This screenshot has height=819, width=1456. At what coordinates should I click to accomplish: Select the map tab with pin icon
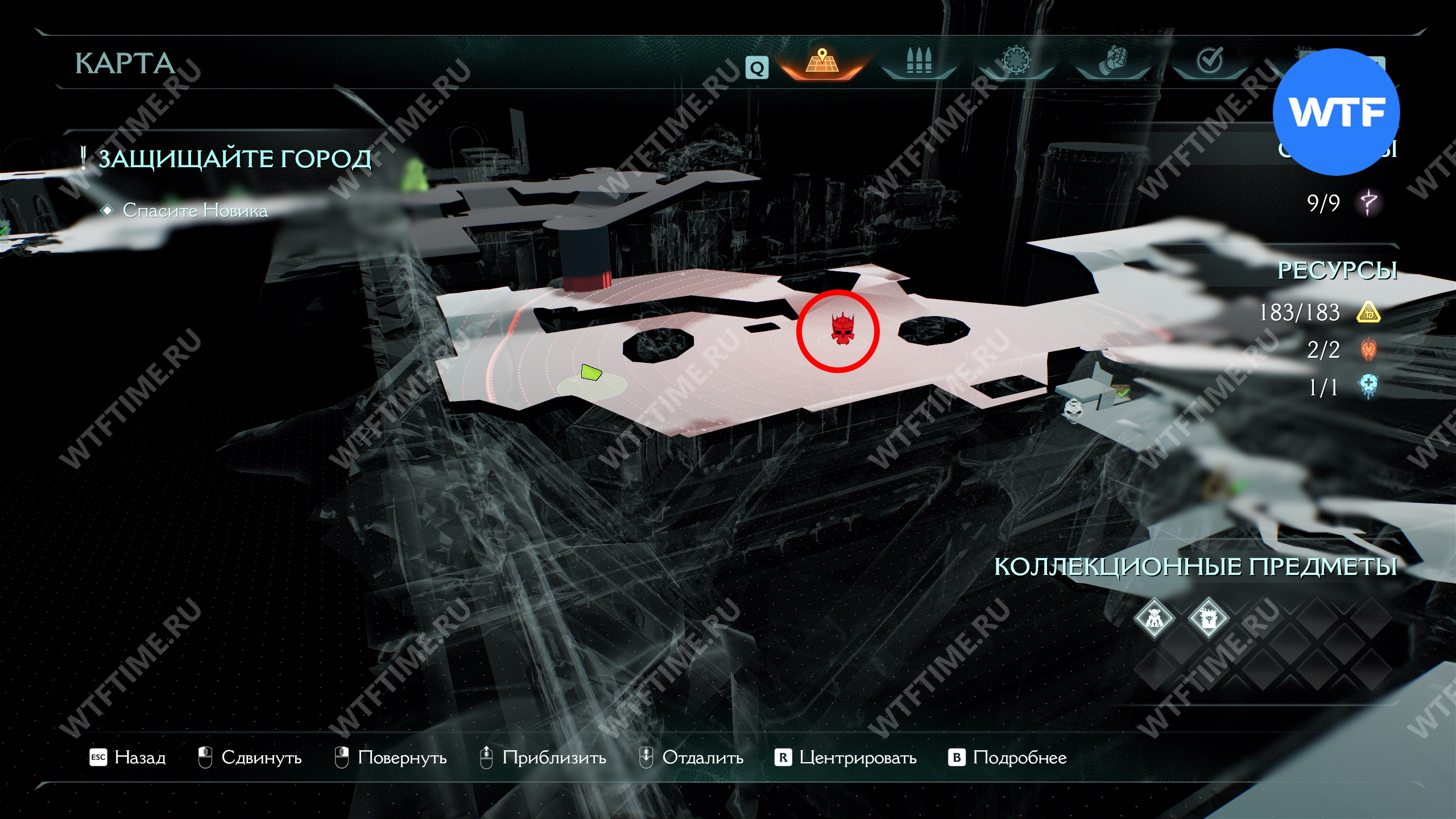[x=822, y=61]
